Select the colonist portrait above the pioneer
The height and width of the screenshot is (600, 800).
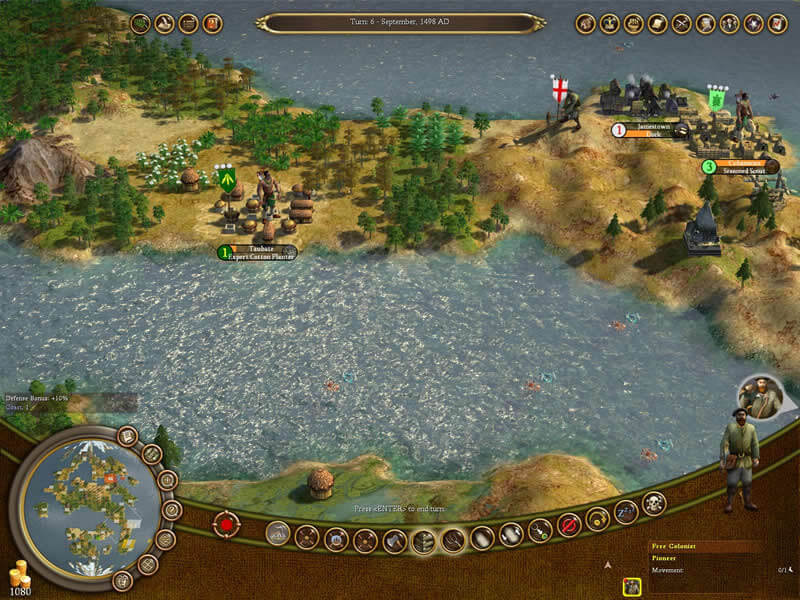pos(762,397)
